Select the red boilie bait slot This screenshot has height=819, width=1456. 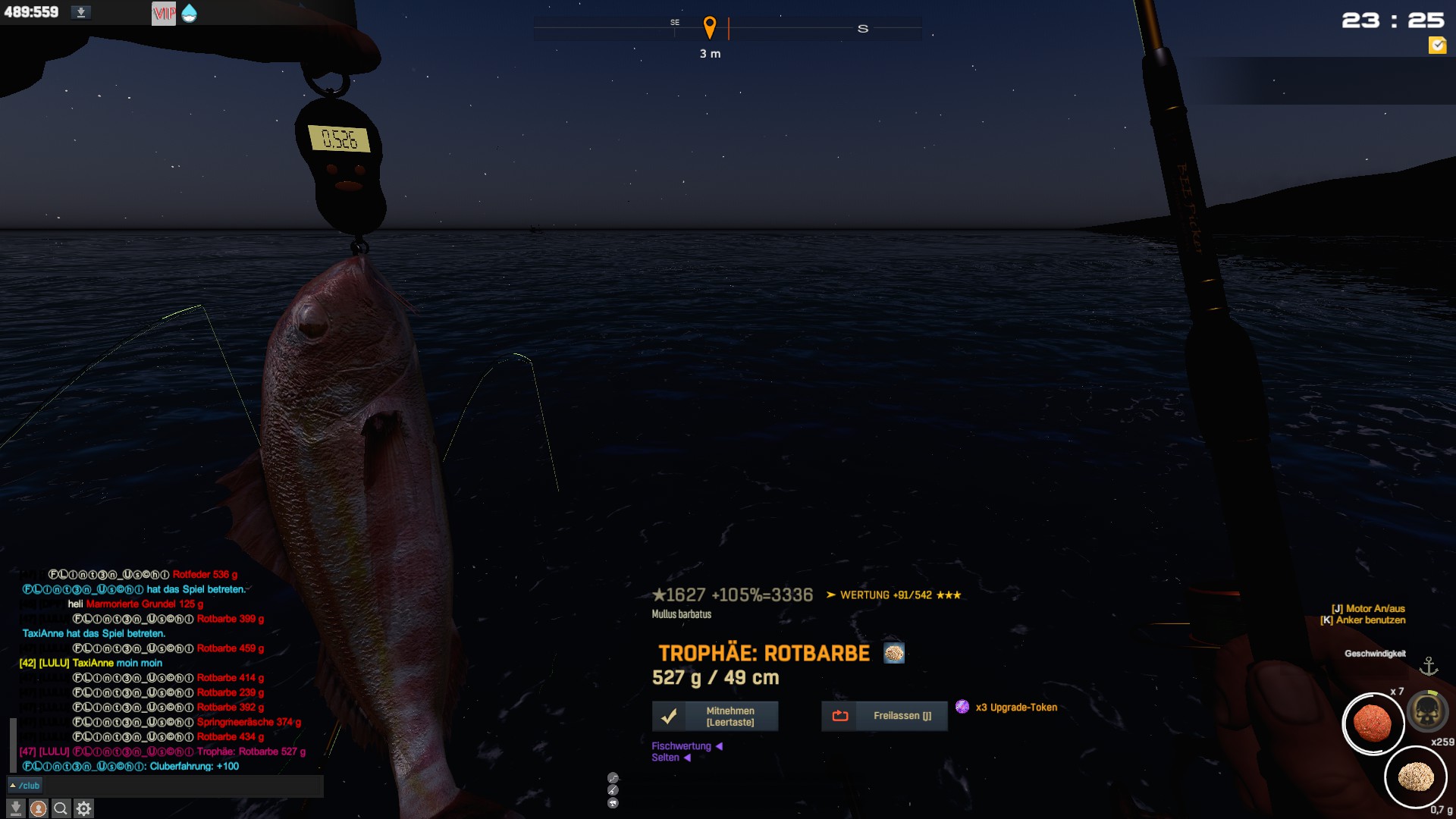[1373, 723]
